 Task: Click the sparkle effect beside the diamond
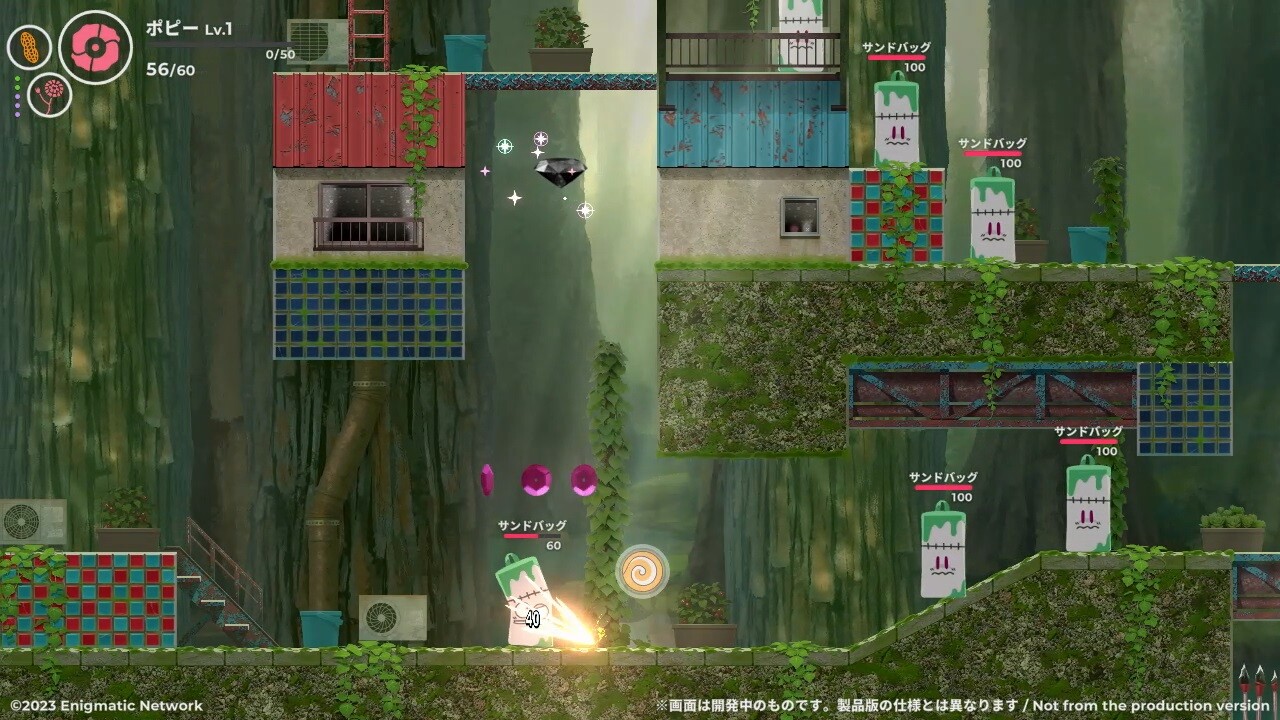coord(516,199)
